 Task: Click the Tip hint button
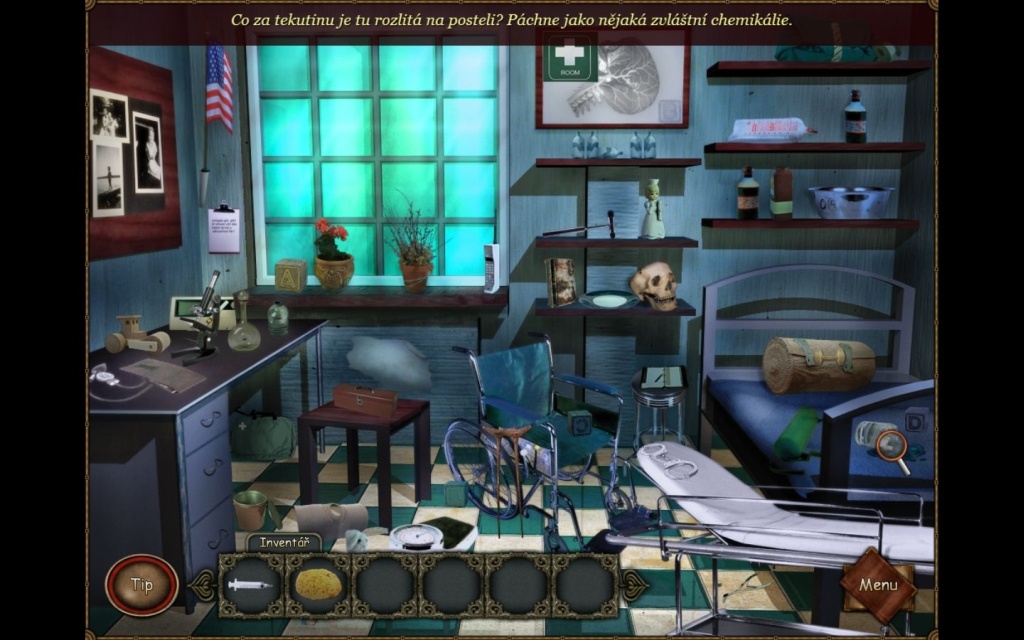pos(142,585)
